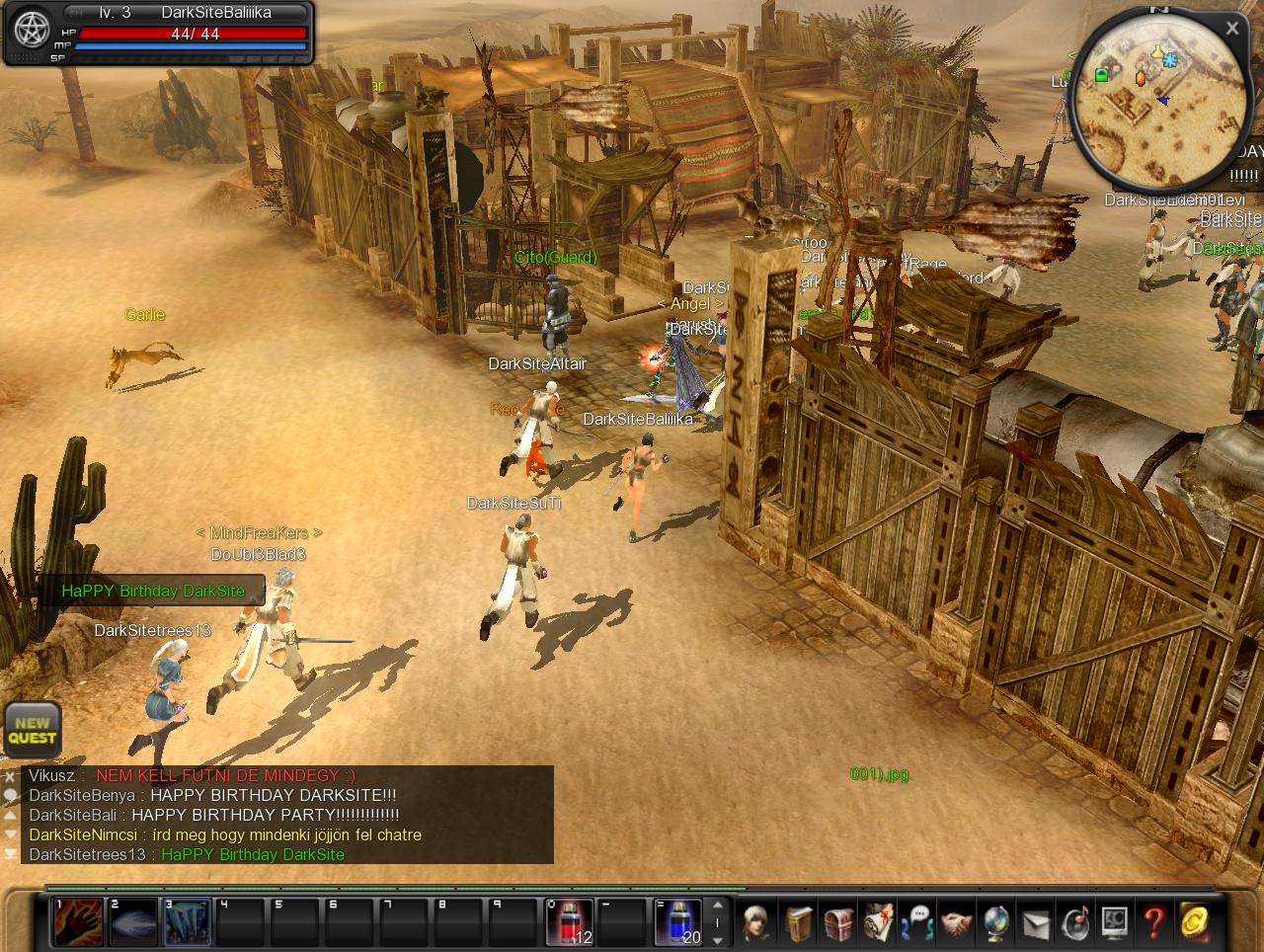
Task: Close the chat window with its X
Action: coord(10,777)
